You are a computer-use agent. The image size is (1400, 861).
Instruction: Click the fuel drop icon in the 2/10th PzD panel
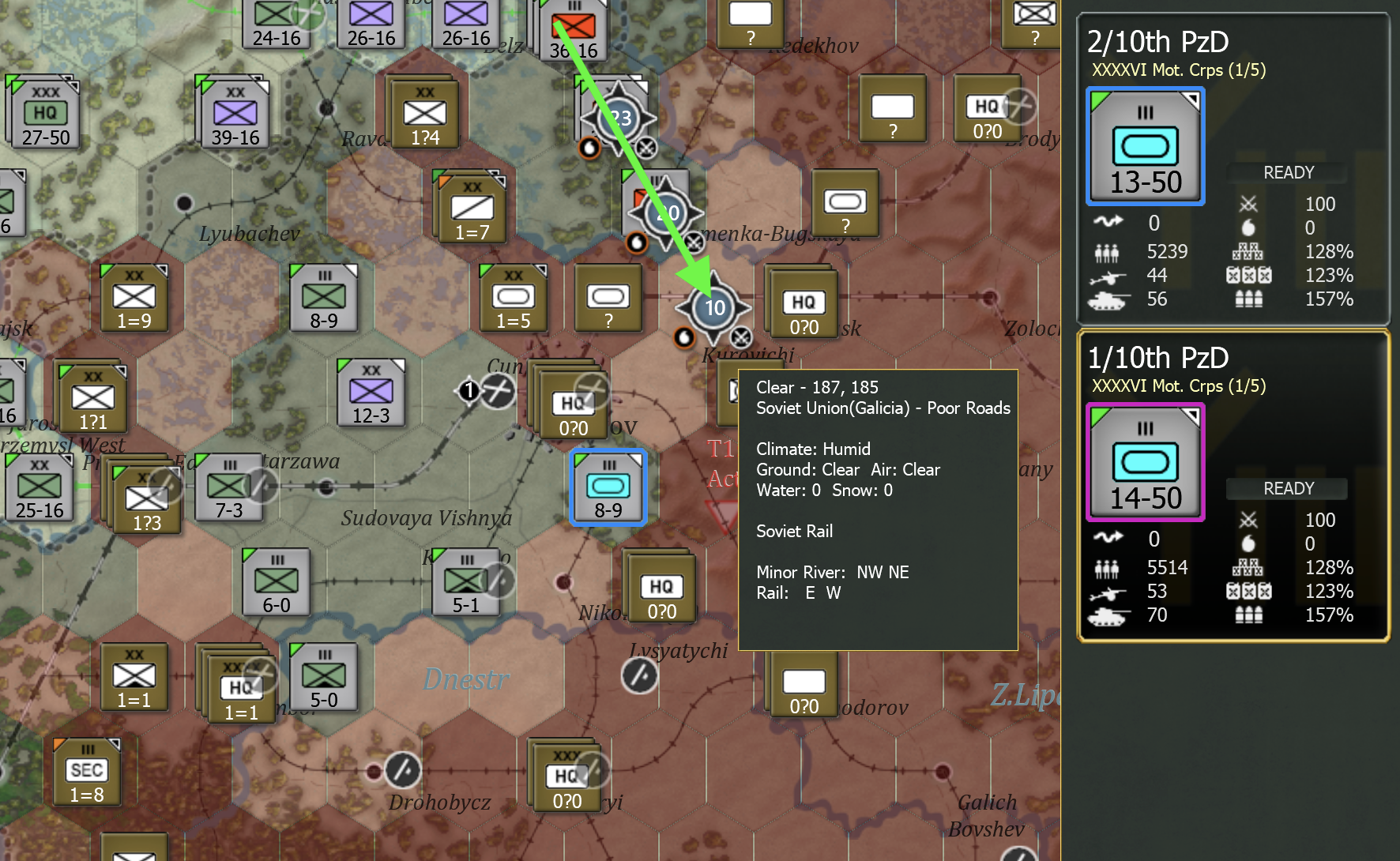tap(1250, 227)
